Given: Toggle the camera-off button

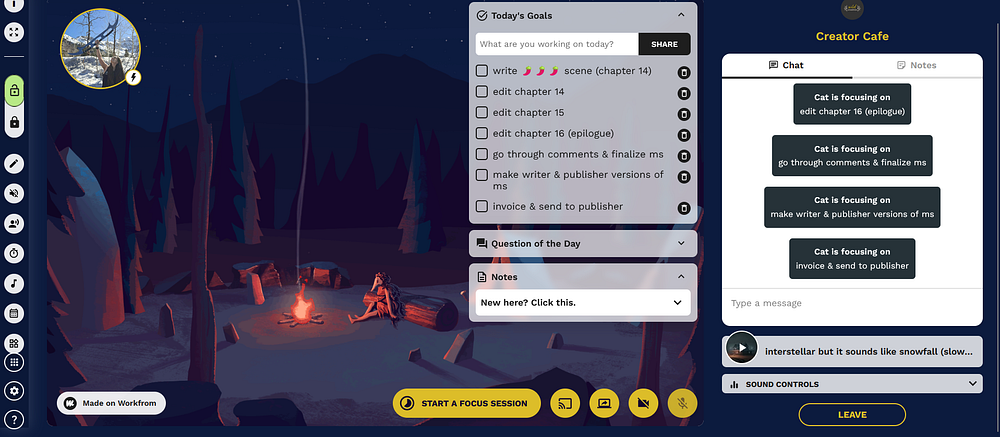Looking at the screenshot, I should 643,403.
